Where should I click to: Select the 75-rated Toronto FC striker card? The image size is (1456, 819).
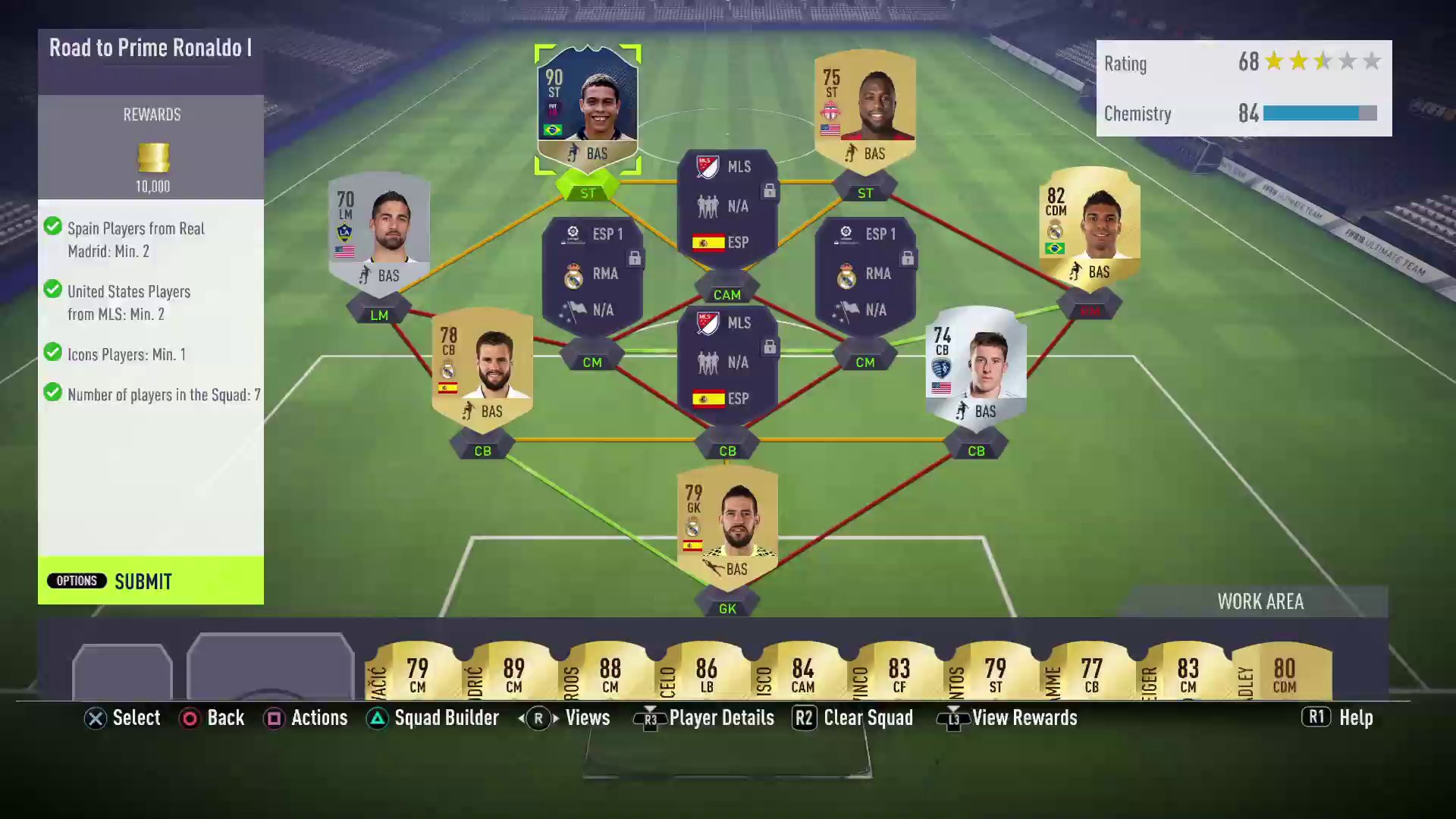pos(864,106)
